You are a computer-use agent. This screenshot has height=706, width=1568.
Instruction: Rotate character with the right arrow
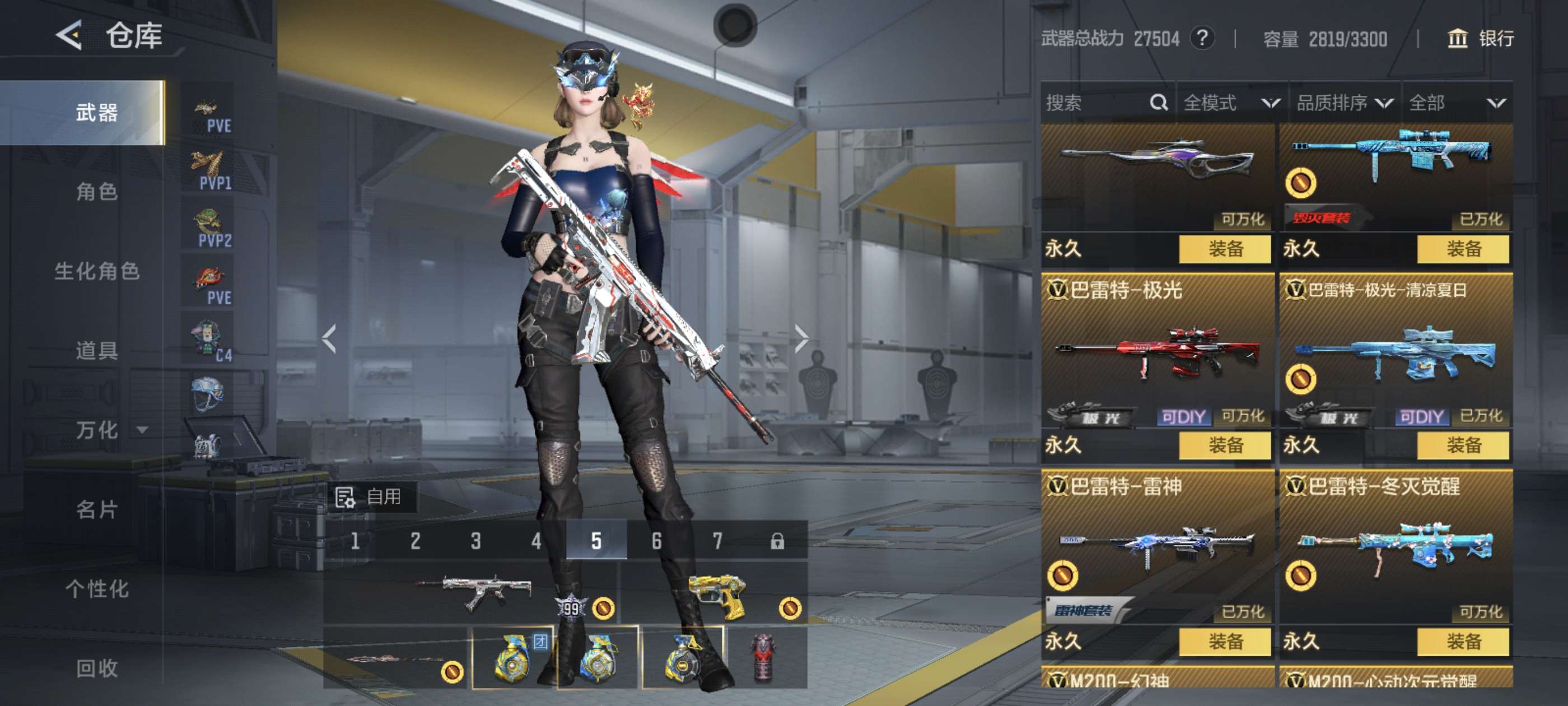(802, 338)
